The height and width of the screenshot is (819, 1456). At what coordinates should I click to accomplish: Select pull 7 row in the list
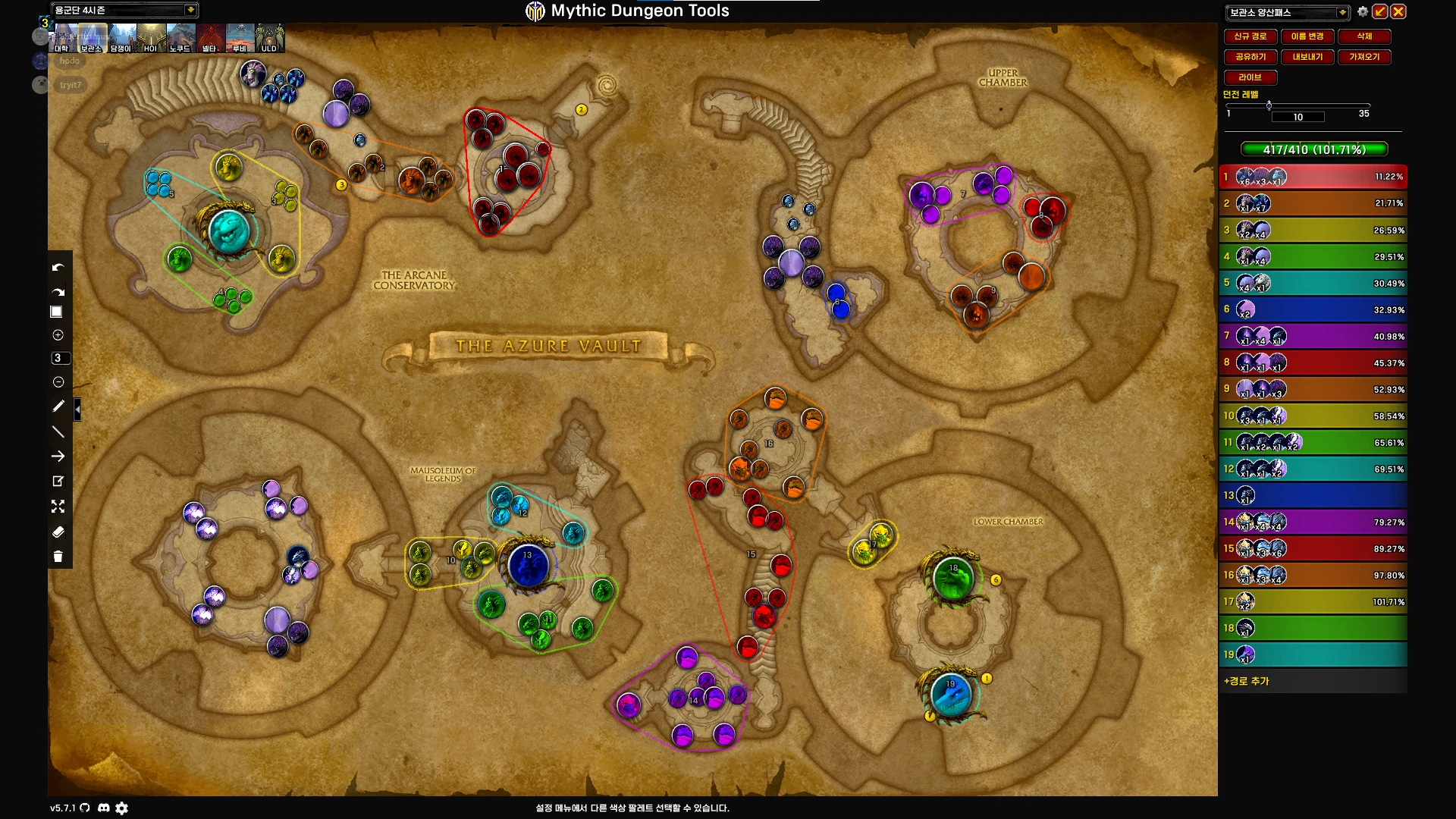[1312, 336]
